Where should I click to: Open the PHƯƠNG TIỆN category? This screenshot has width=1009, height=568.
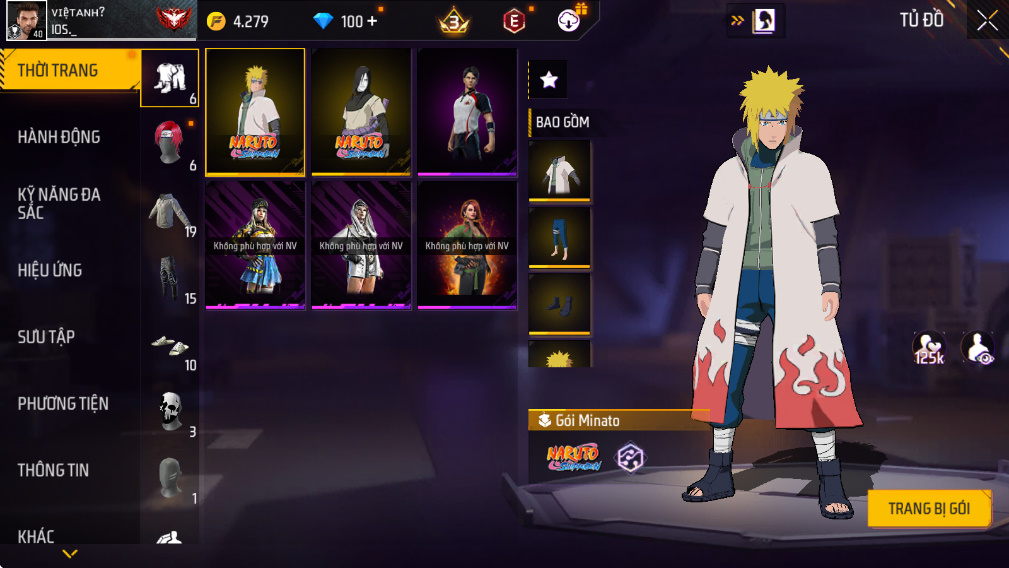[63, 404]
